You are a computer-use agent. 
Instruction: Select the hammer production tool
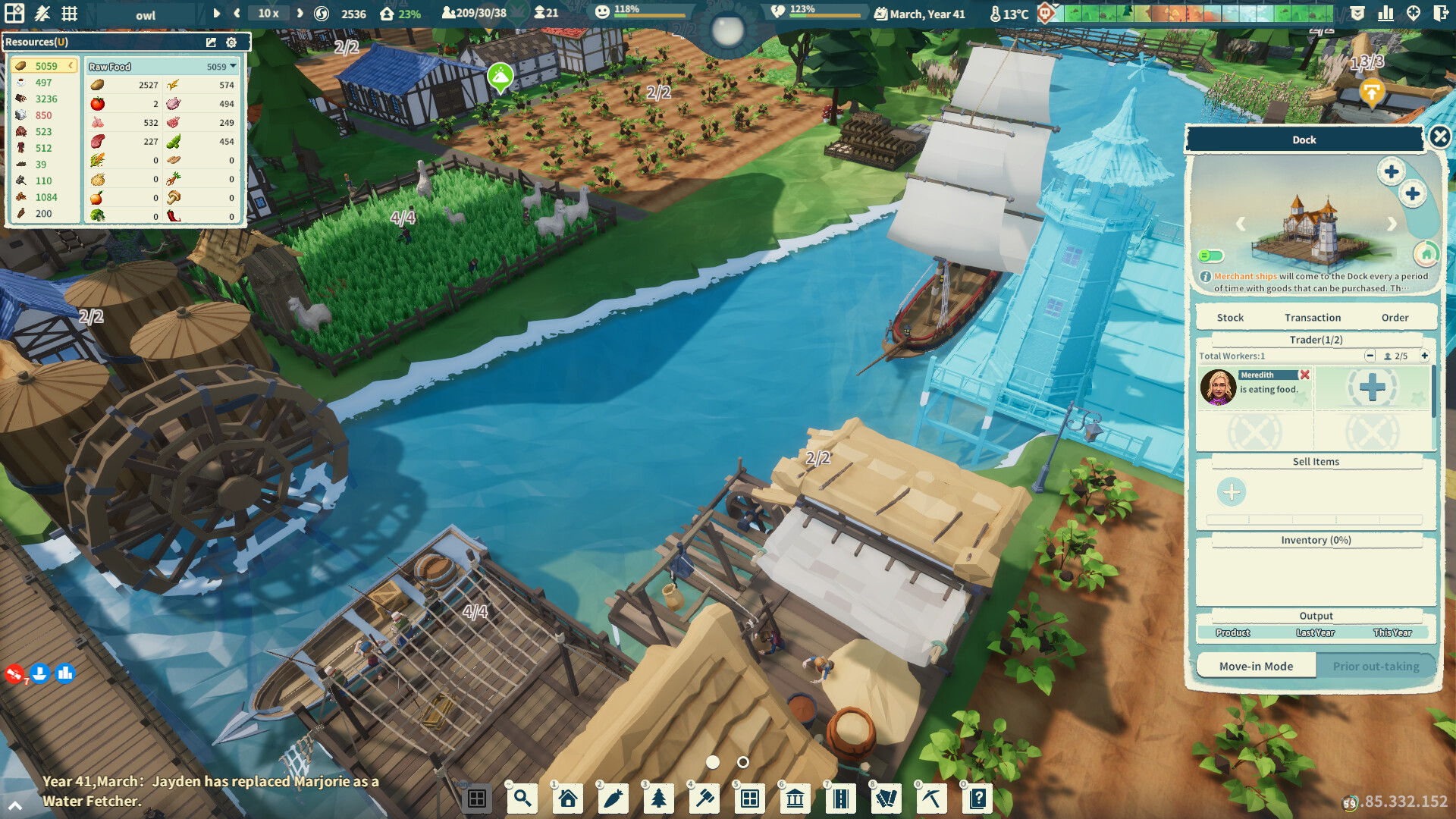[704, 798]
